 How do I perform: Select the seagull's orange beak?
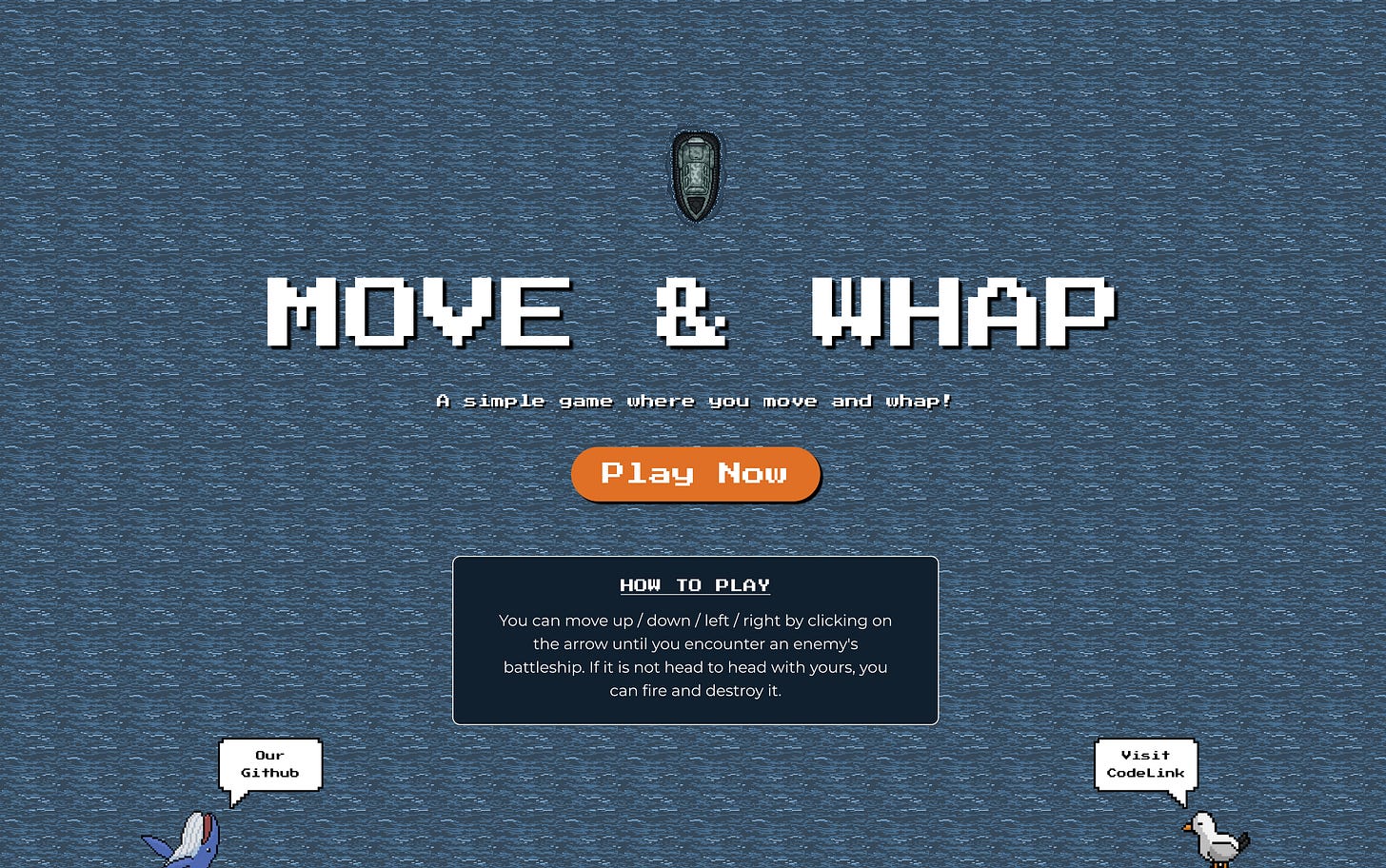(1187, 828)
